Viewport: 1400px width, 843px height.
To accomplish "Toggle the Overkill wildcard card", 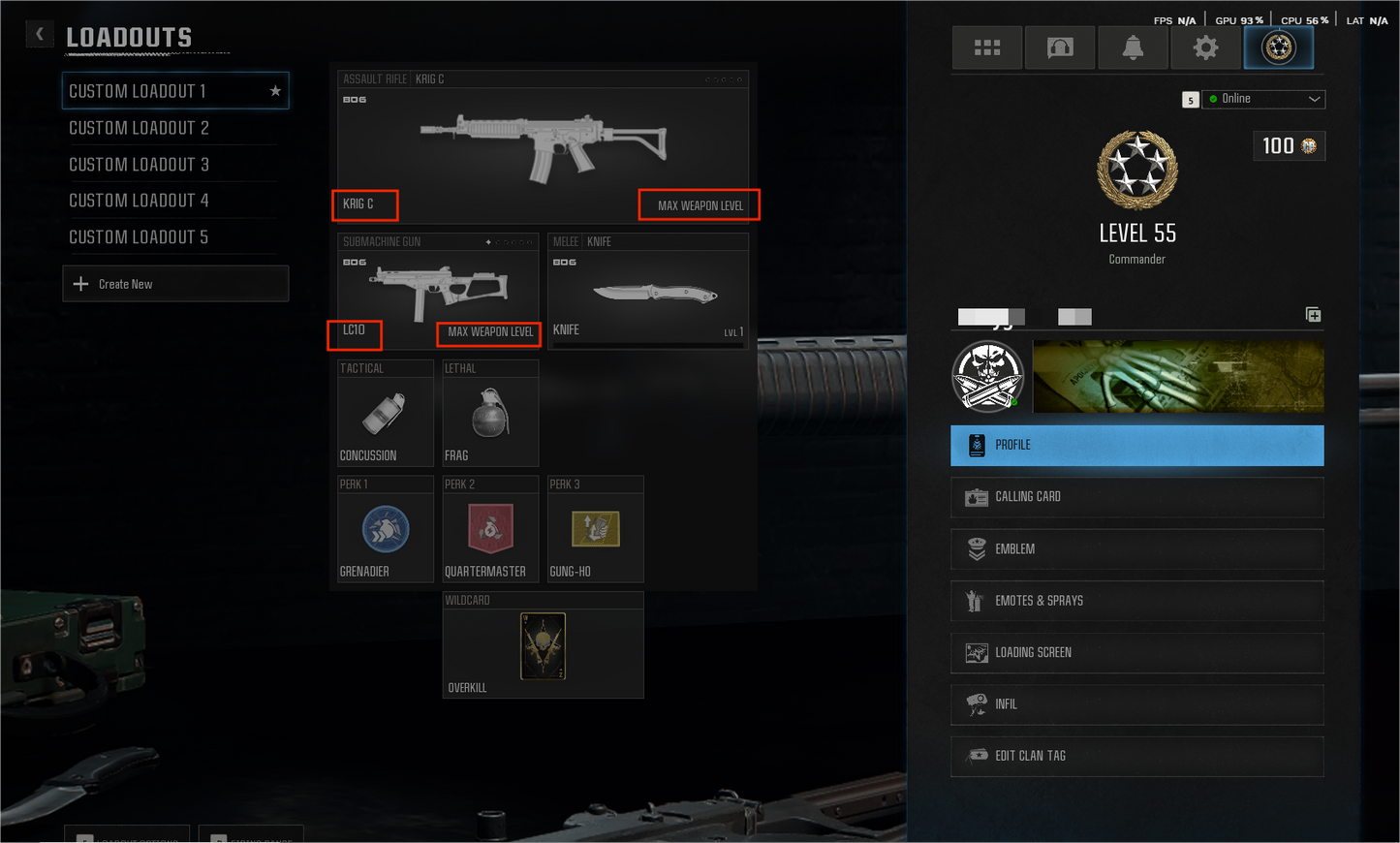I will (543, 646).
